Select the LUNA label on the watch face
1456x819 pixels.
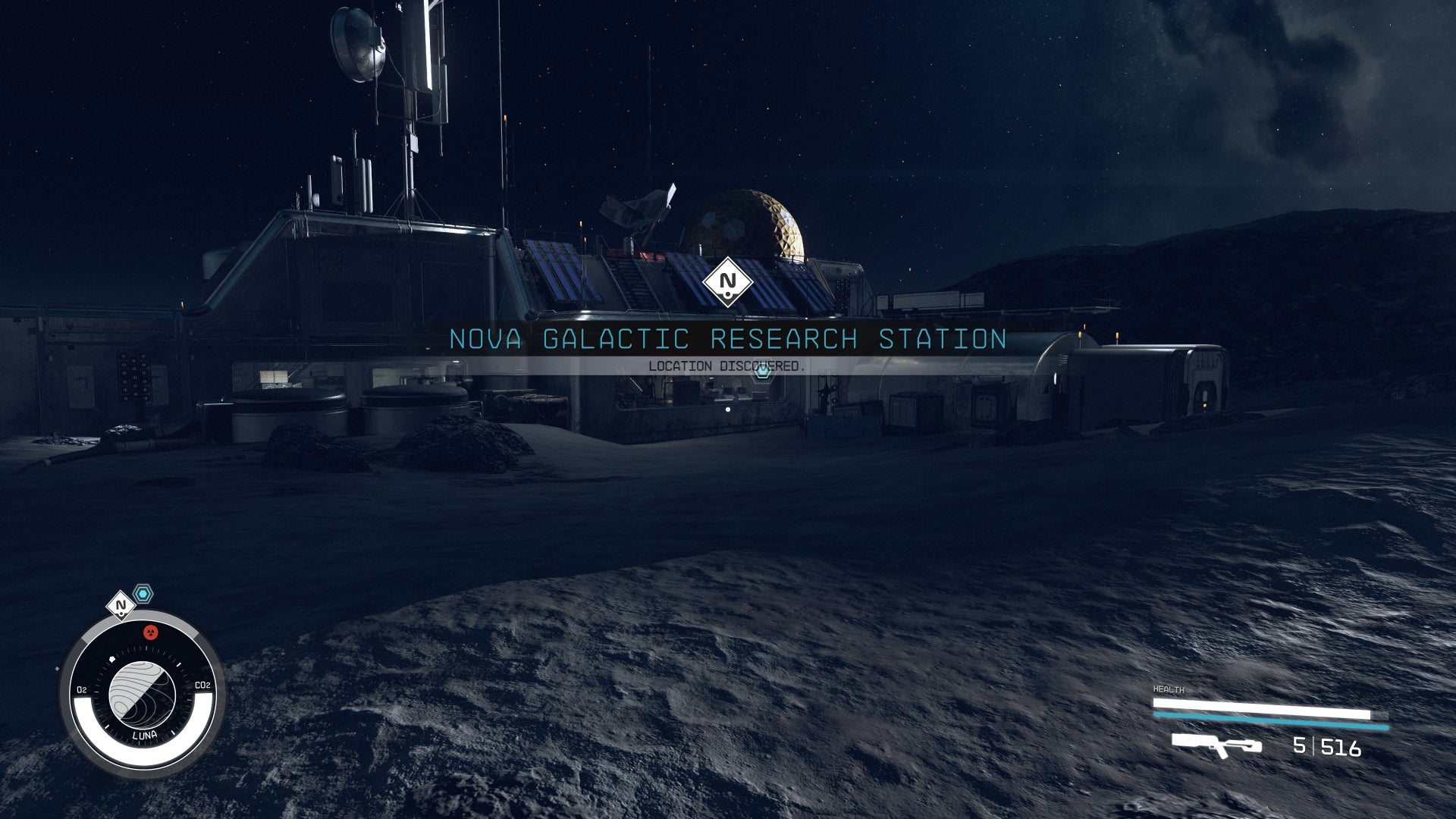coord(145,733)
